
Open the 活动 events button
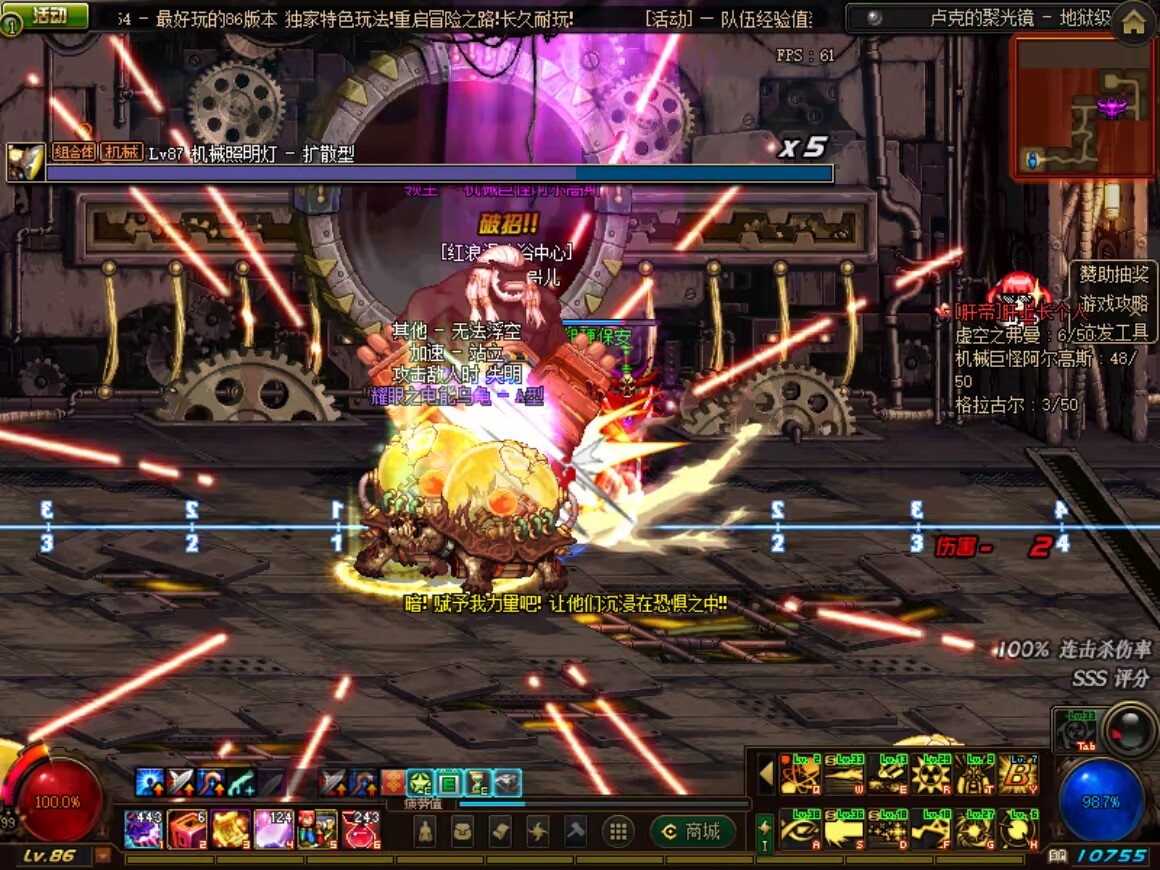[x=48, y=15]
